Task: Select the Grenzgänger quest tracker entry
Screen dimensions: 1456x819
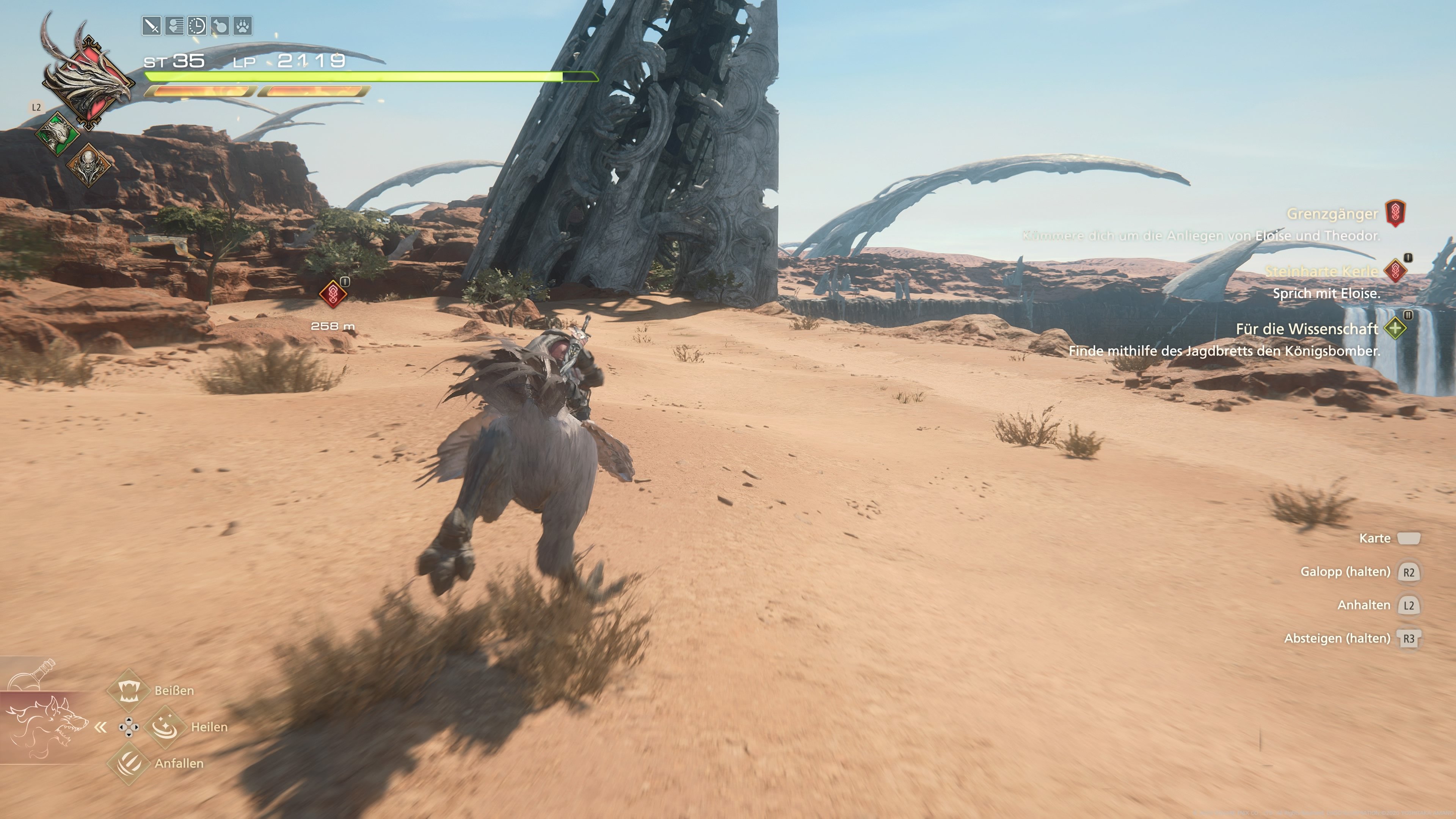Action: pyautogui.click(x=1332, y=214)
